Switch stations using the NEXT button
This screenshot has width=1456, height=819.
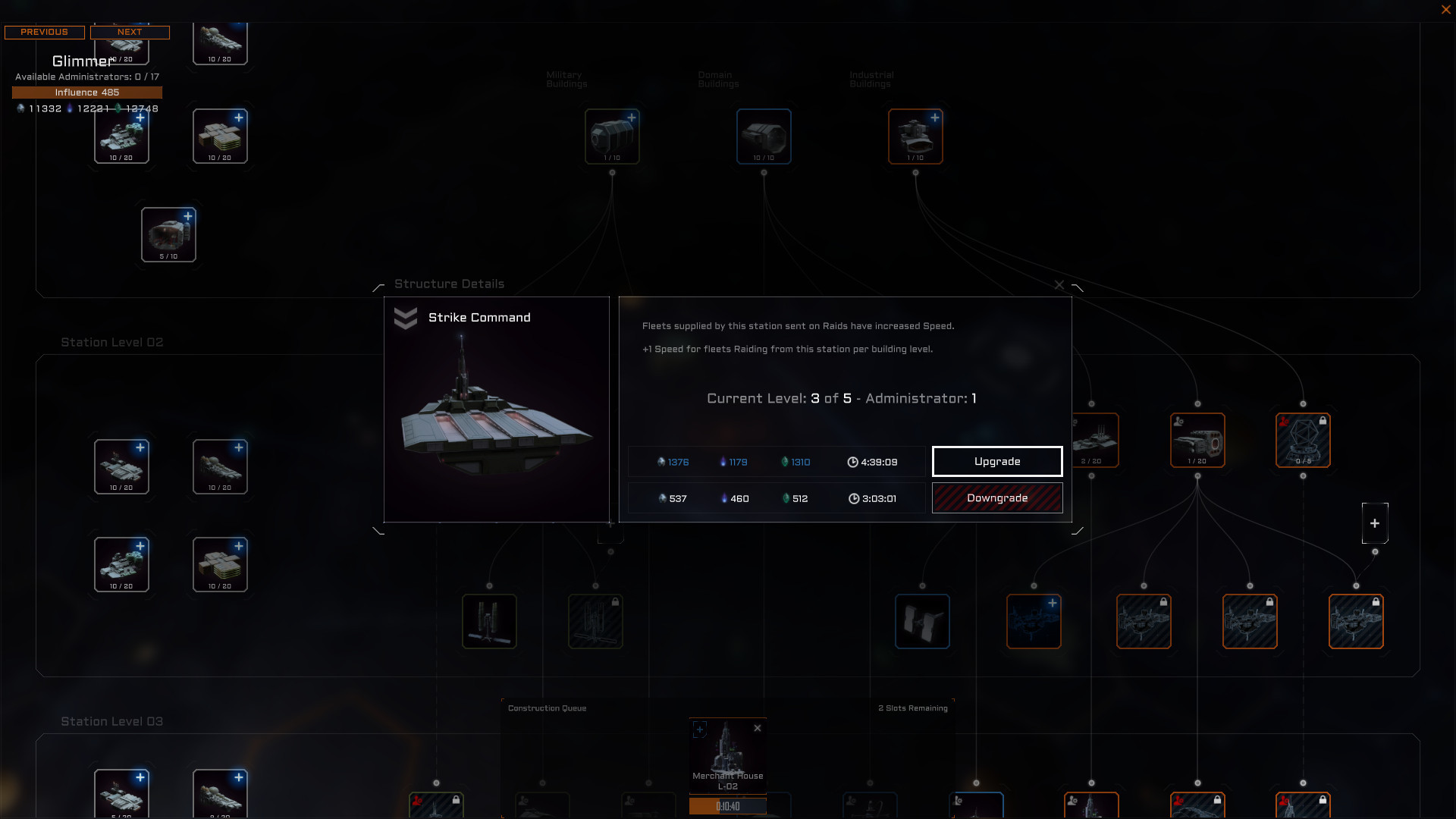point(130,32)
